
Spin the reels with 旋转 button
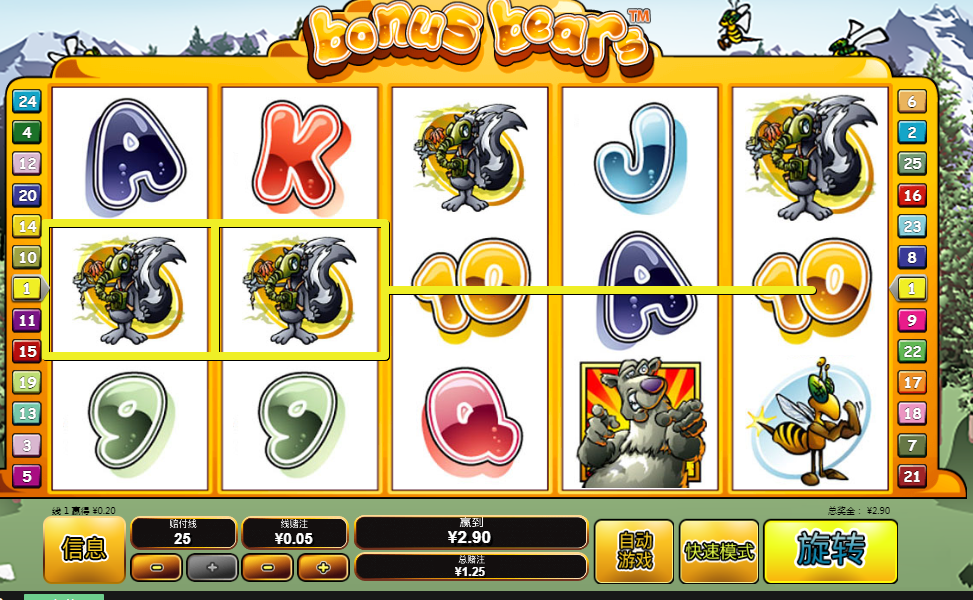click(x=830, y=550)
